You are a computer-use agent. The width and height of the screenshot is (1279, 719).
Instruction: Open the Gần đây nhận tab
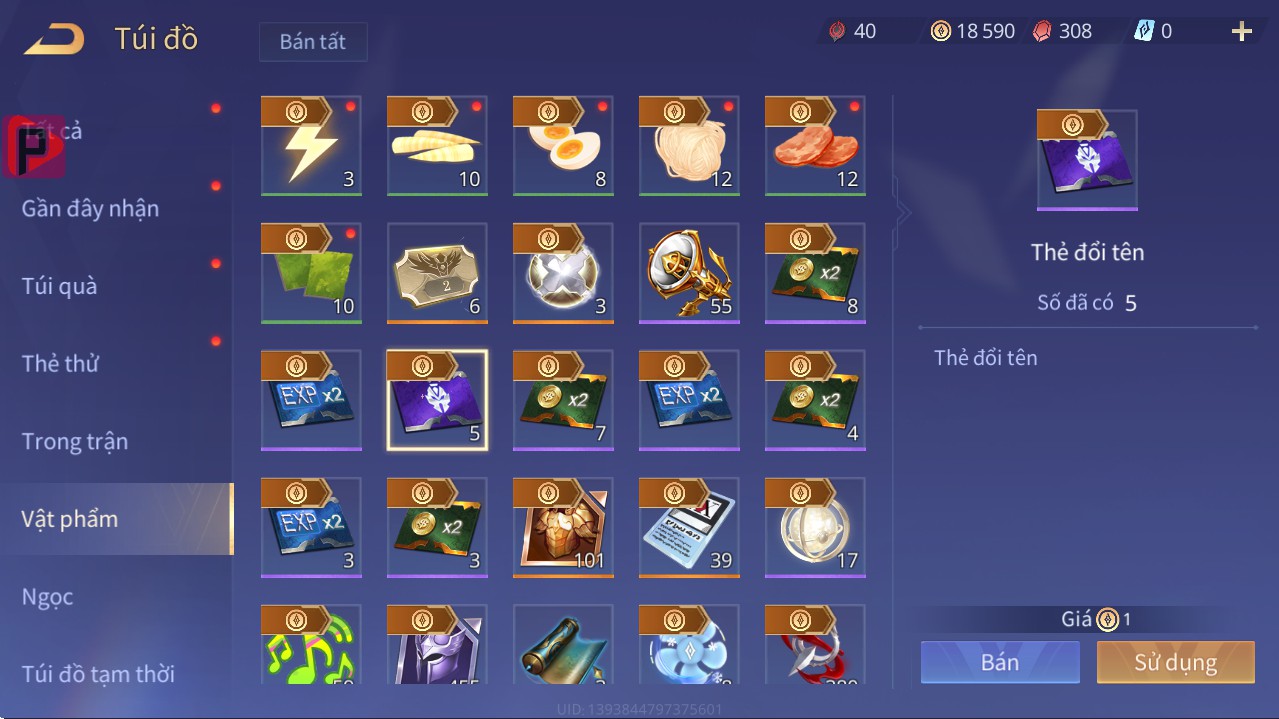tap(91, 208)
